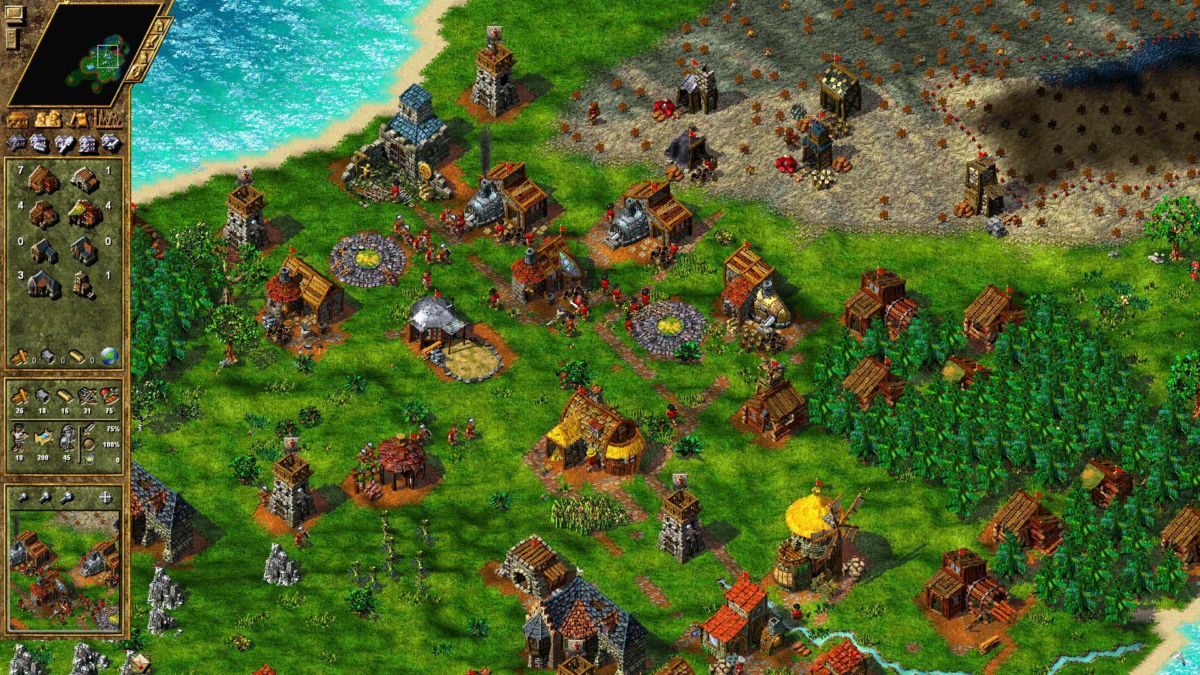Activate the crosshair icon above the preview

(107, 497)
